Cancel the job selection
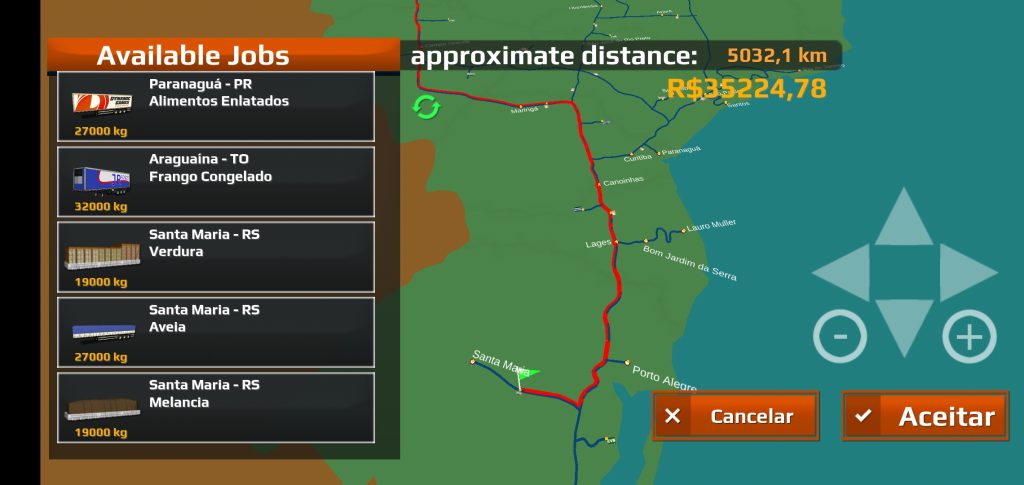The image size is (1024, 485). (735, 416)
